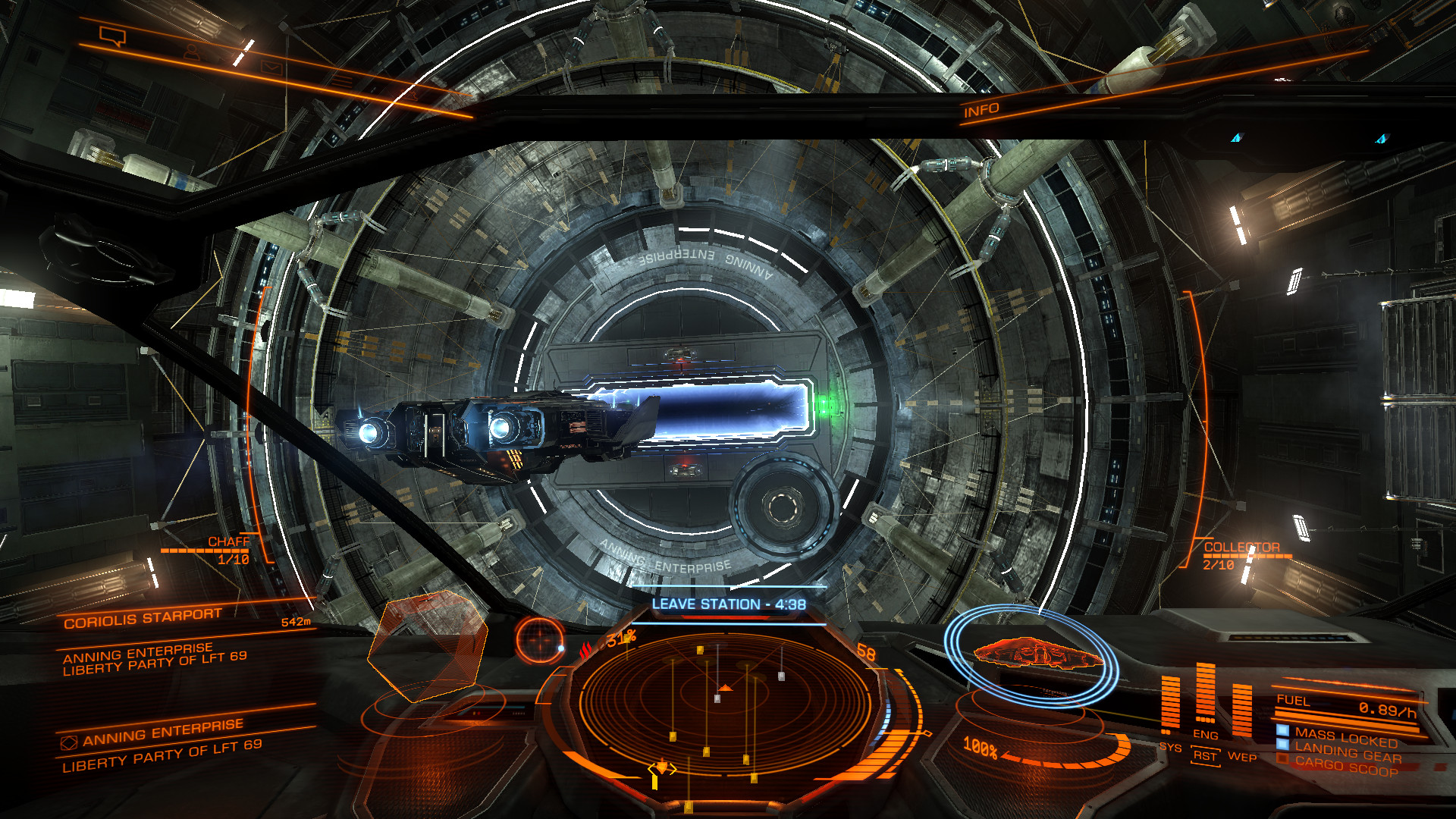Viewport: 1456px width, 819px height.
Task: Boost the SYS power bar
Action: (x=1170, y=705)
